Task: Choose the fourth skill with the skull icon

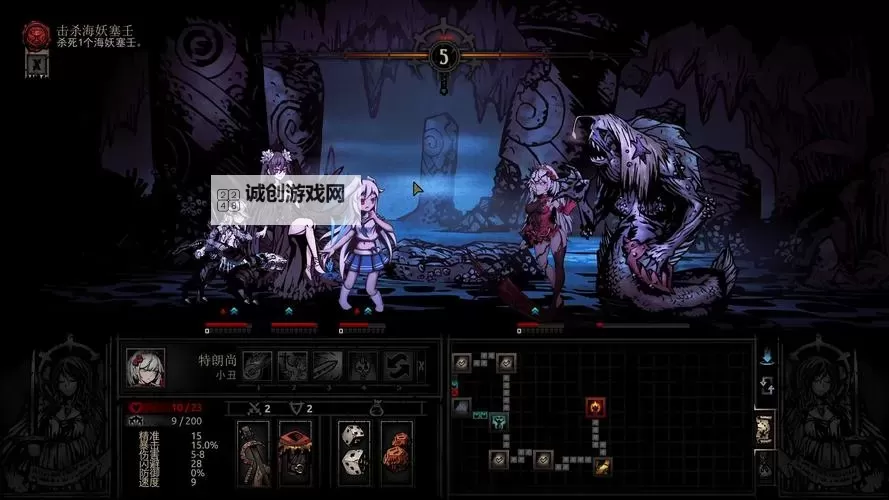Action: tap(362, 366)
